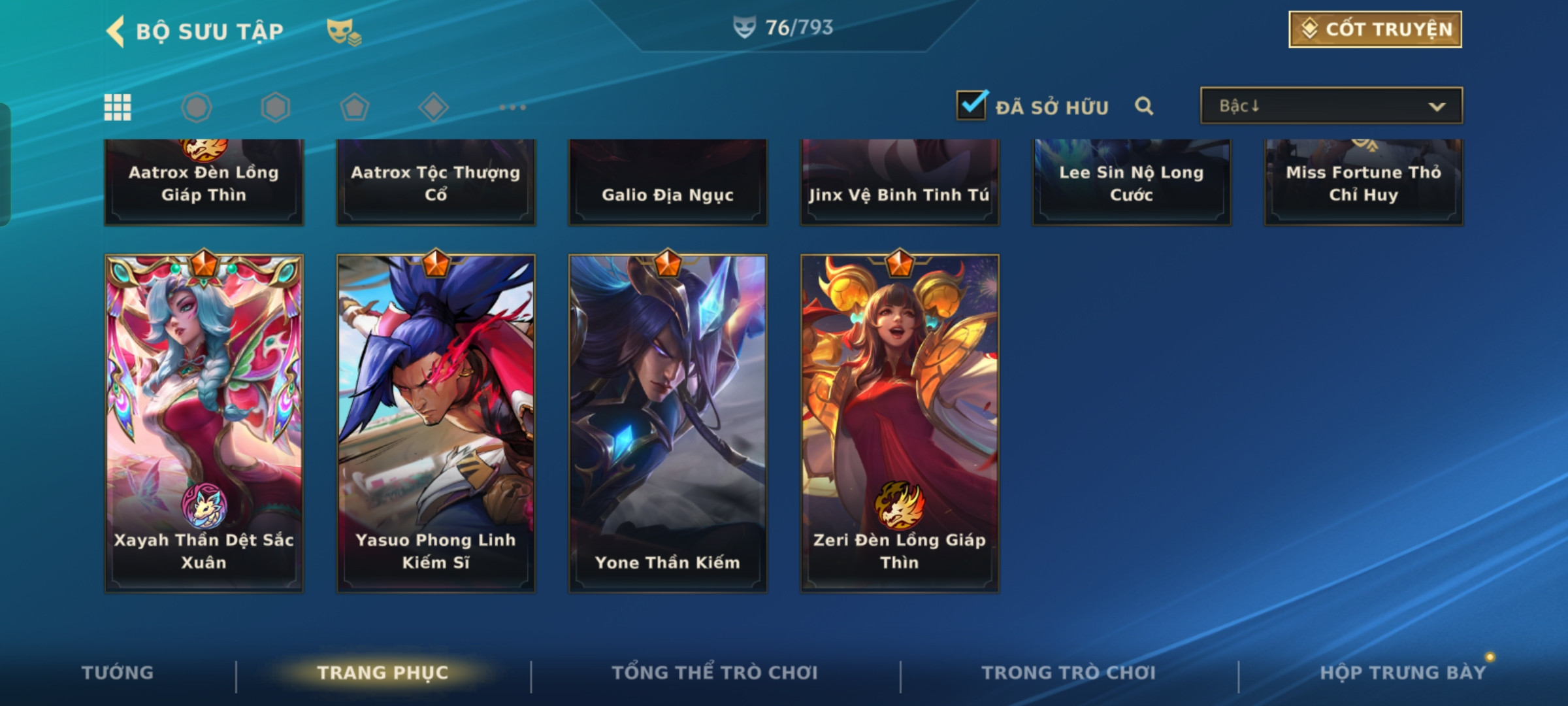Open the Cốt Truyện button

pos(1375,29)
